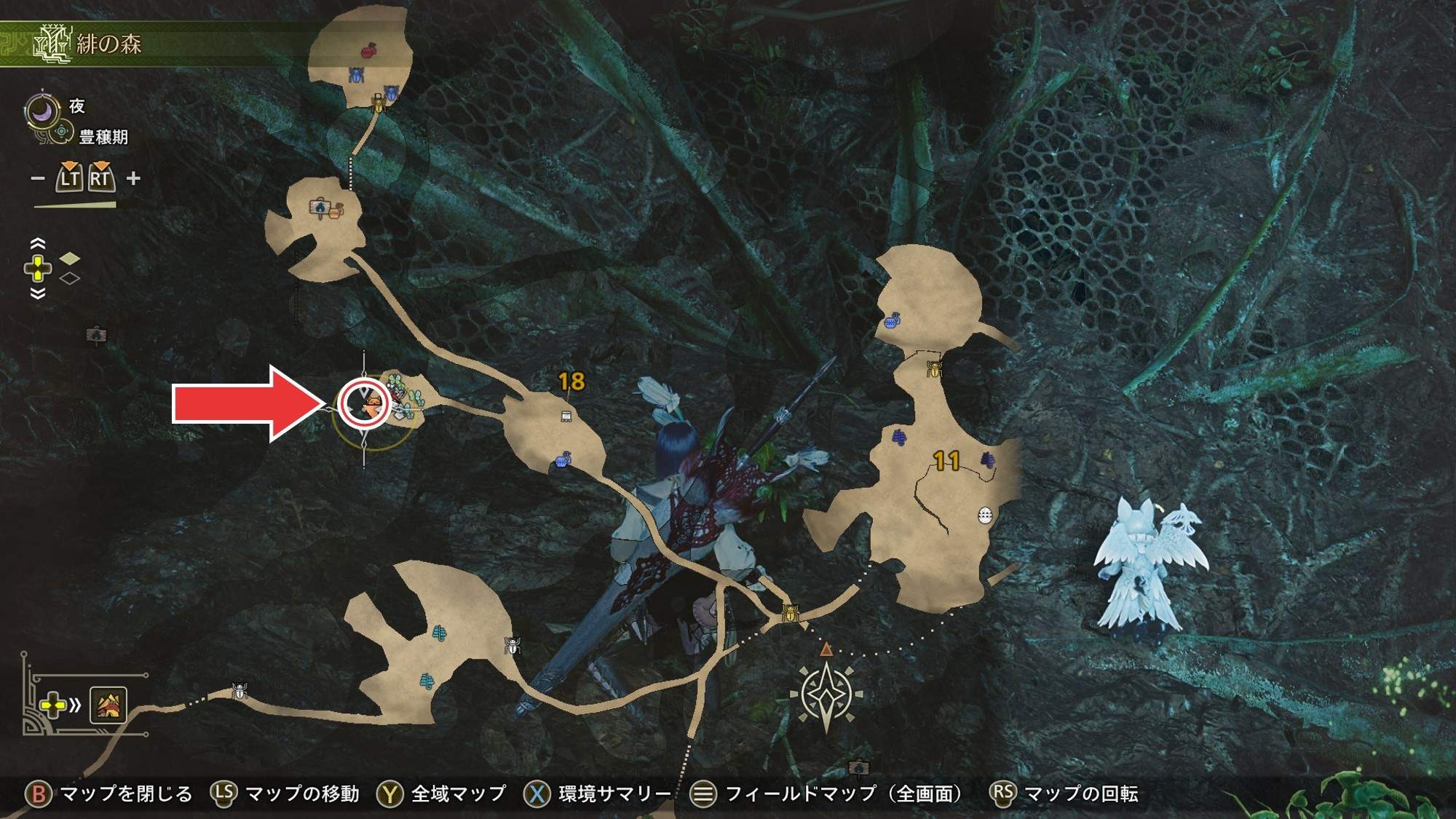1456x819 pixels.
Task: Select the red-circled NPC map marker
Action: coord(365,403)
